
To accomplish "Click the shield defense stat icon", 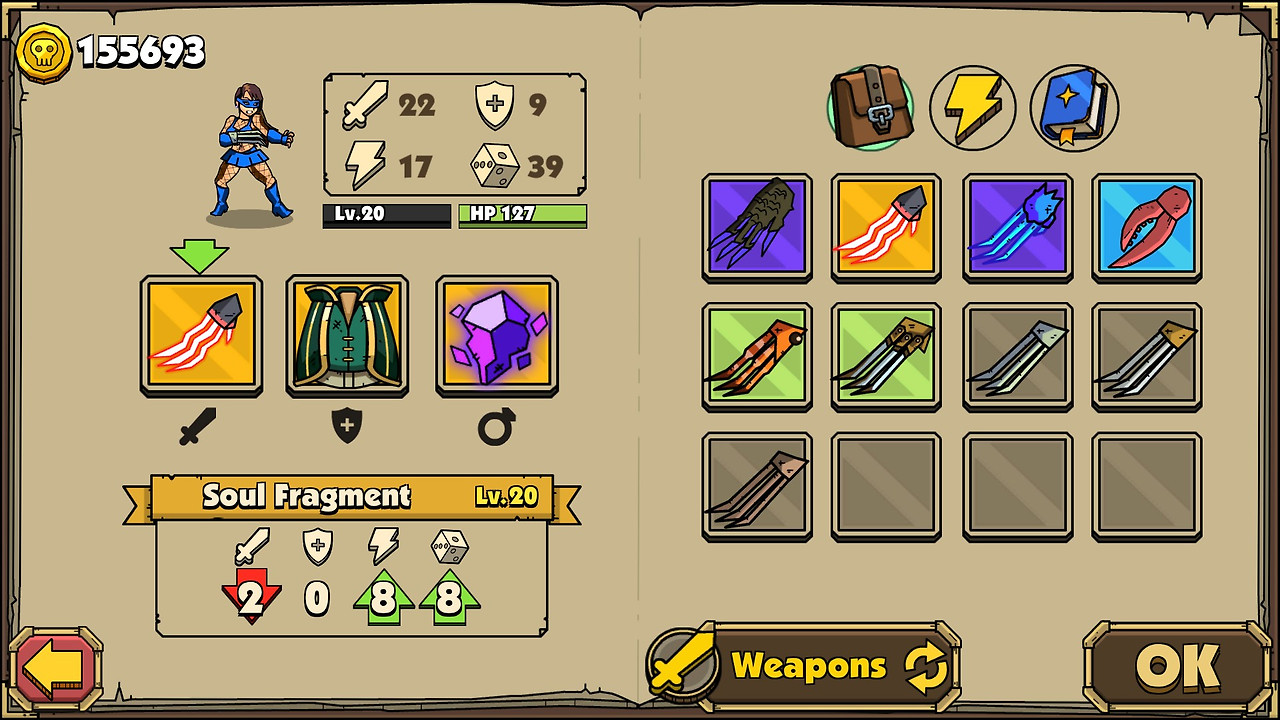I will (x=493, y=104).
